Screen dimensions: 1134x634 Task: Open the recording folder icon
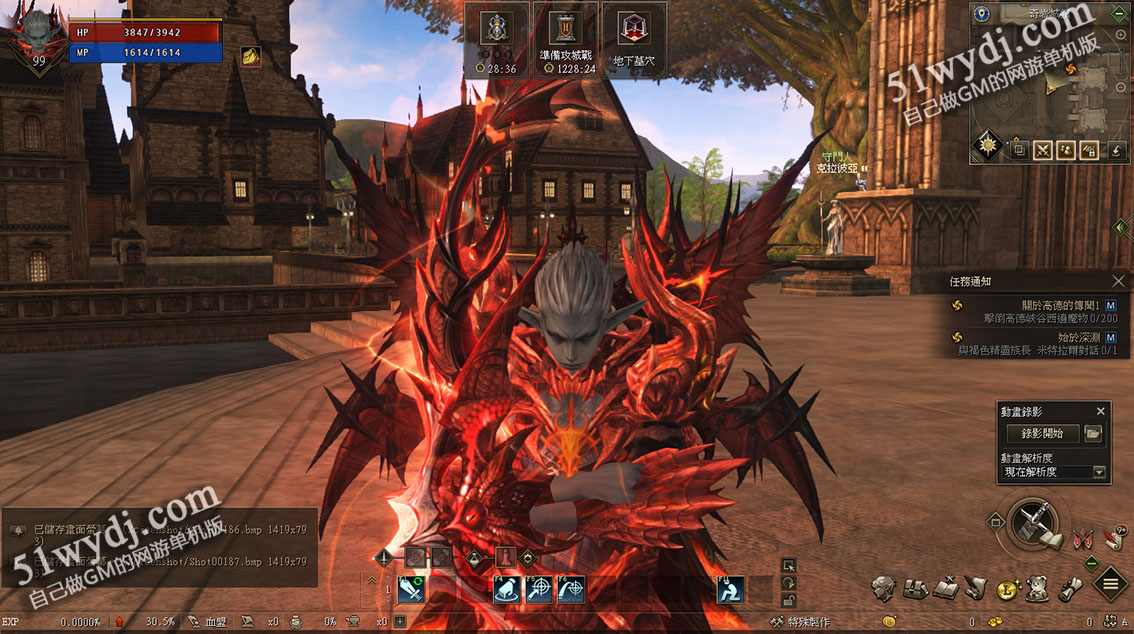(x=1093, y=434)
